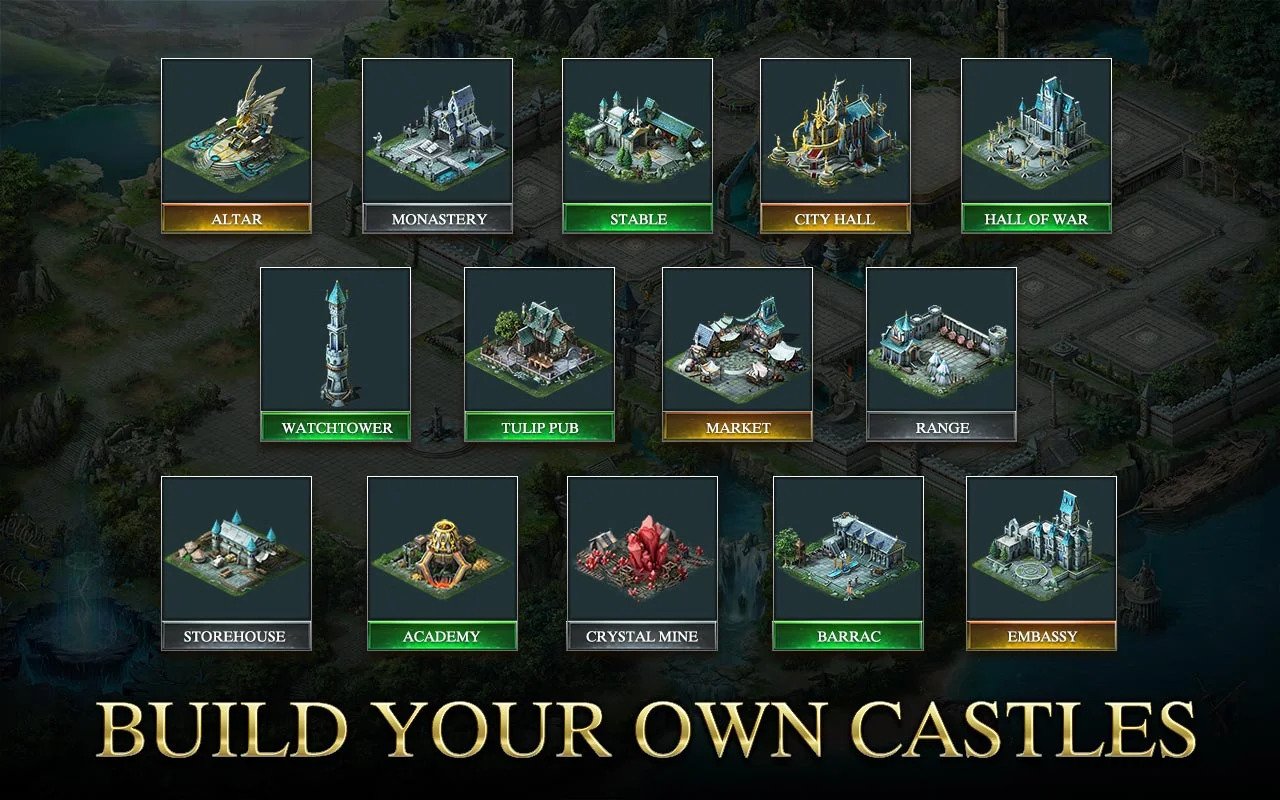Screen dimensions: 1280x800
Task: Click the WATCHTOWER label banner
Action: [337, 427]
